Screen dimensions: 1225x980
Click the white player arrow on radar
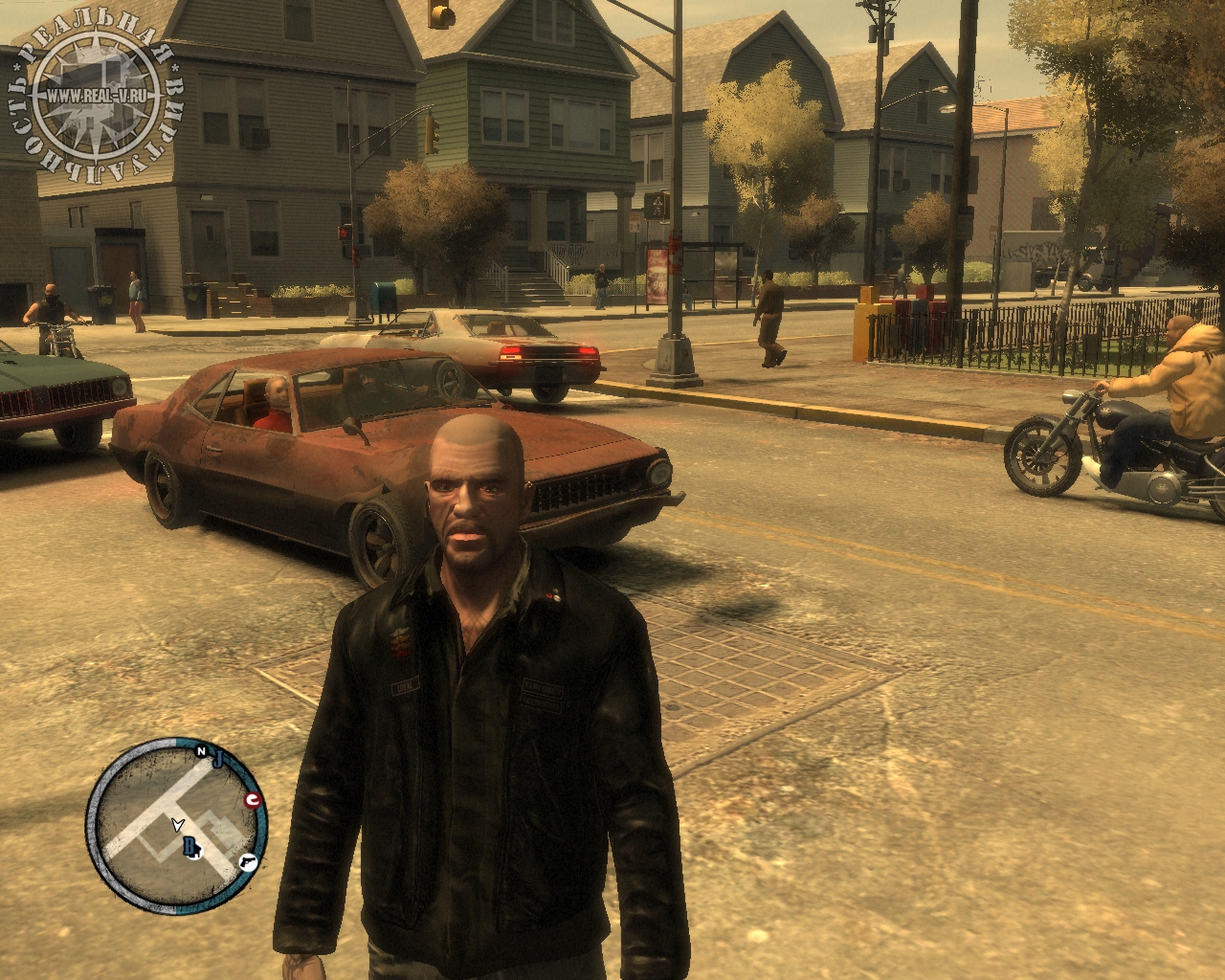click(x=177, y=823)
